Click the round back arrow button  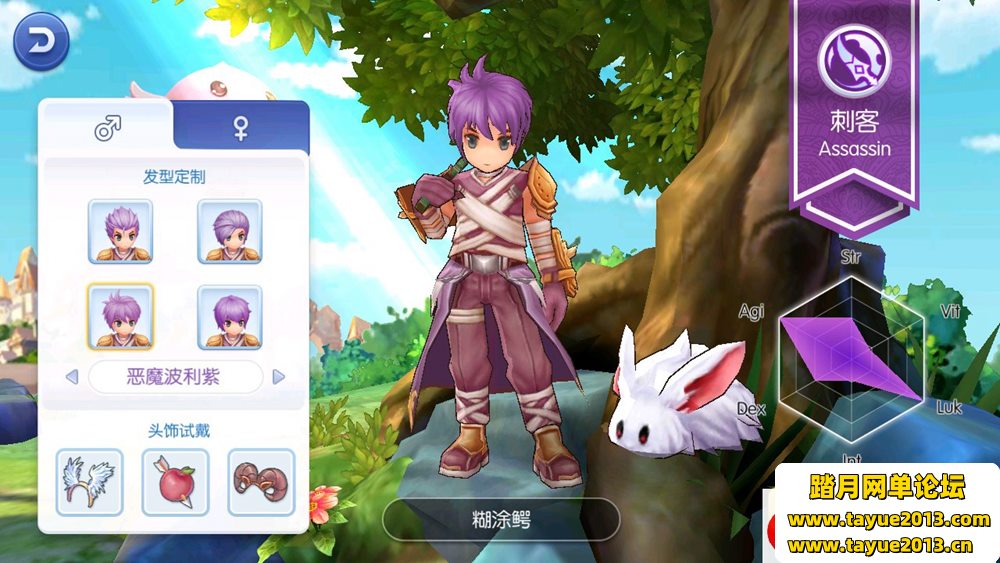tap(41, 41)
